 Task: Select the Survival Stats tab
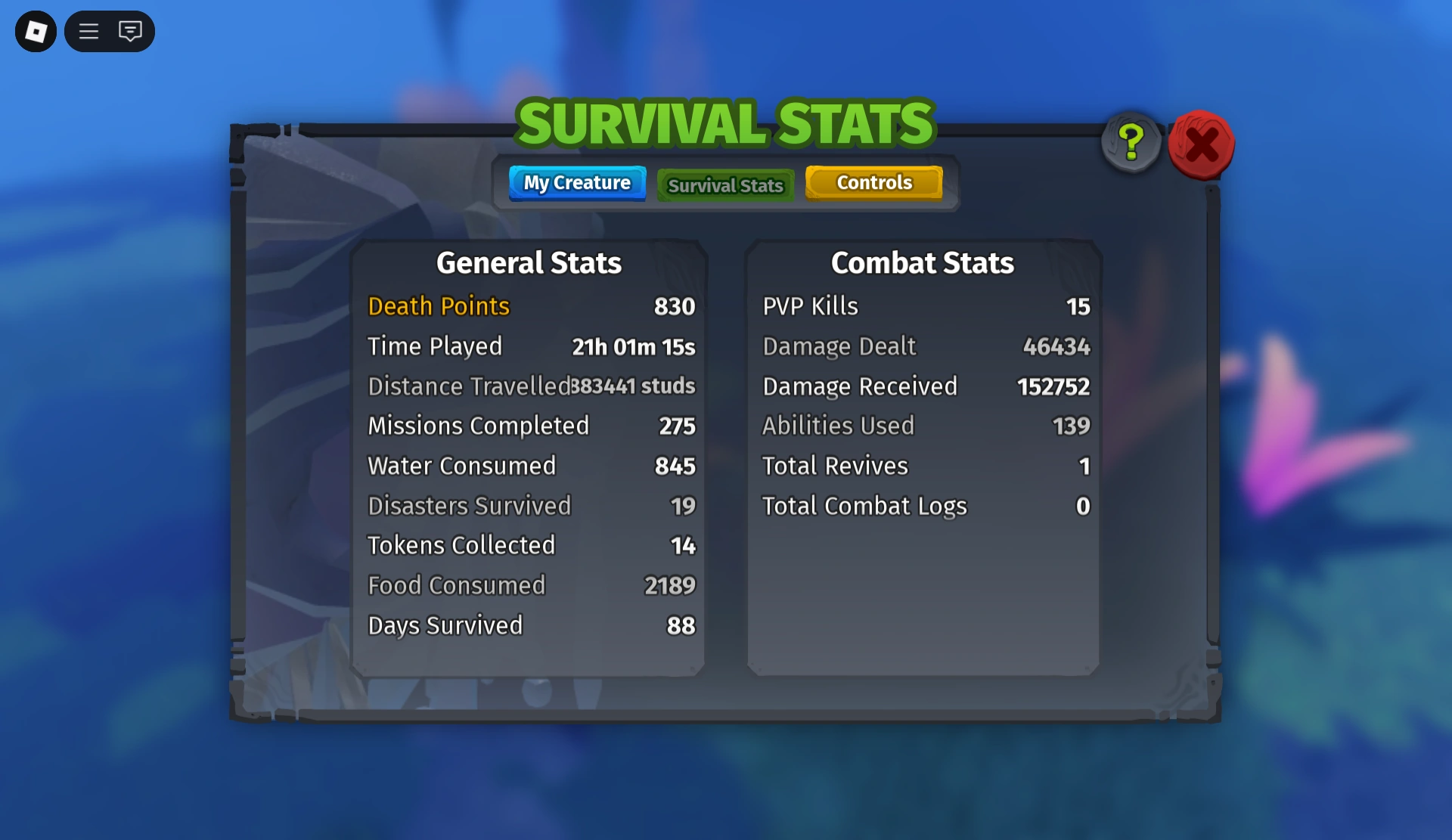[x=724, y=184]
